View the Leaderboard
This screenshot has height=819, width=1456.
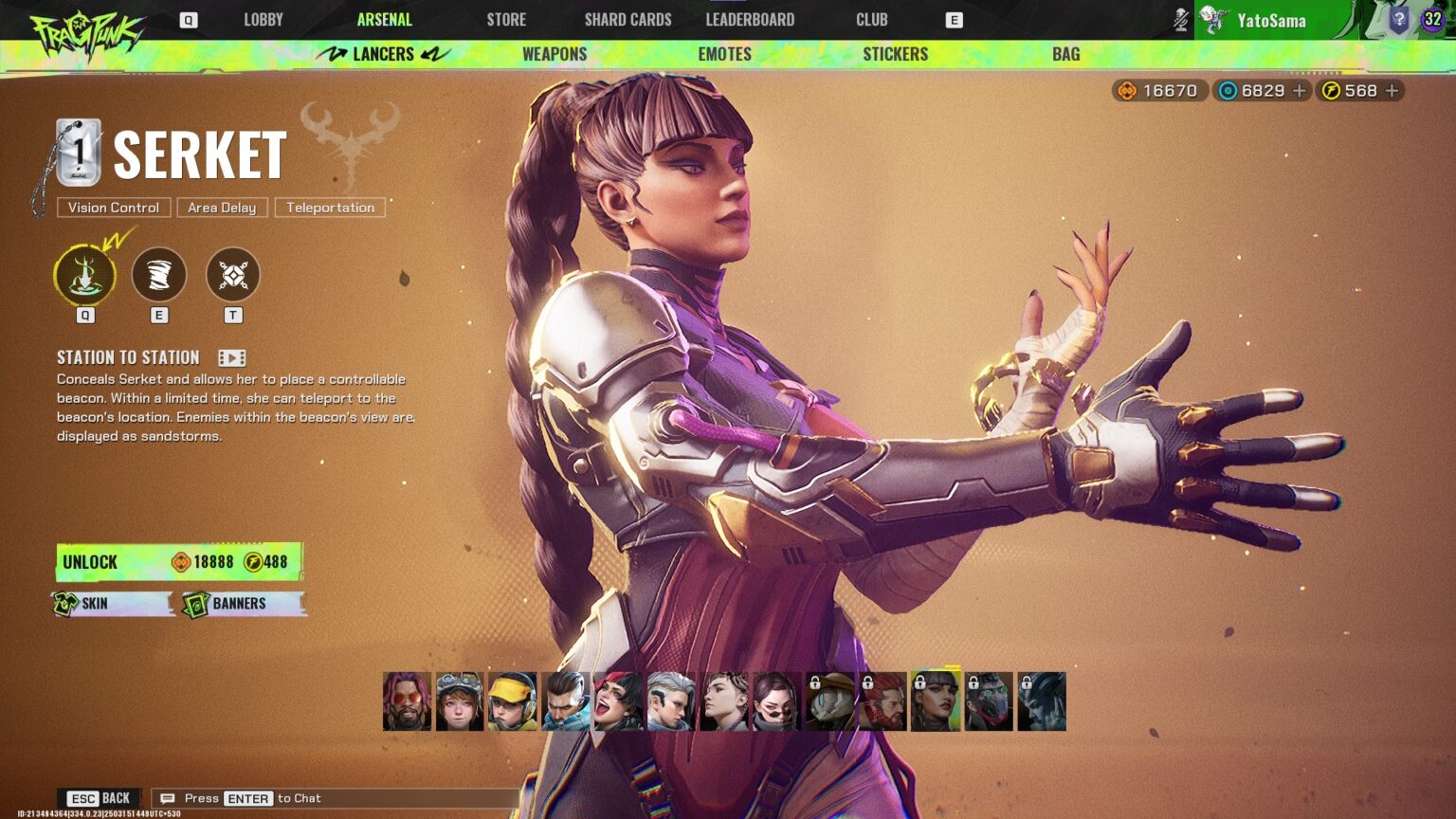[750, 20]
